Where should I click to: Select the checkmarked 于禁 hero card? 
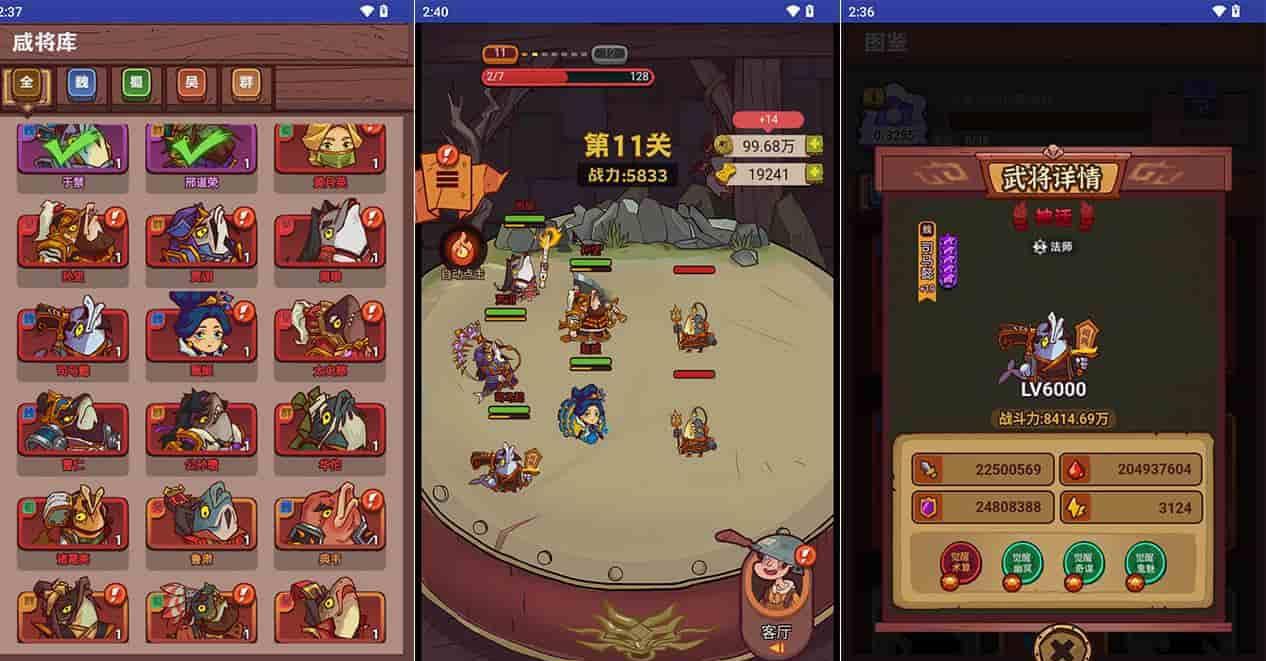pos(72,150)
